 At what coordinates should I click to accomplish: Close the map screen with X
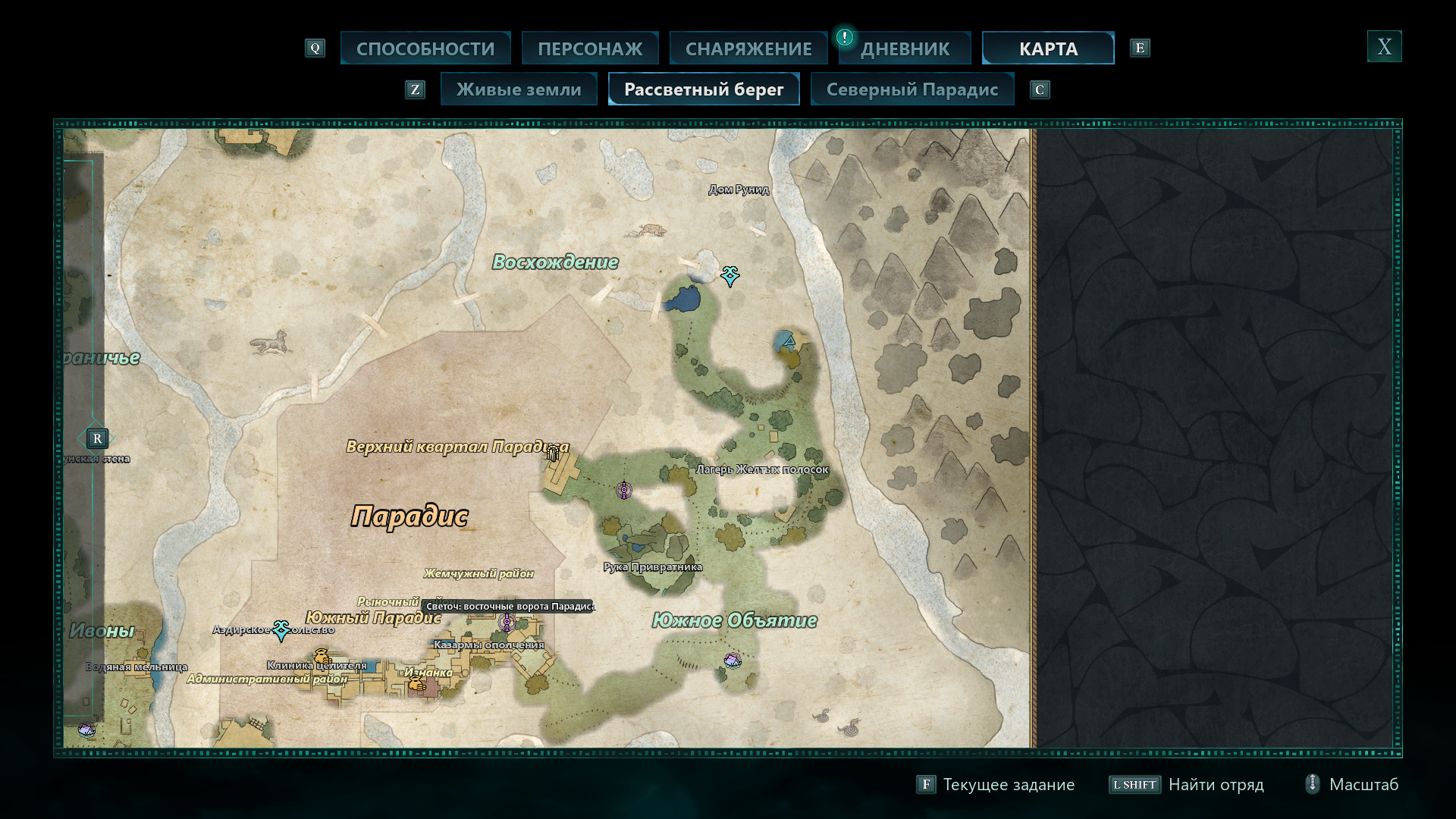[1384, 47]
